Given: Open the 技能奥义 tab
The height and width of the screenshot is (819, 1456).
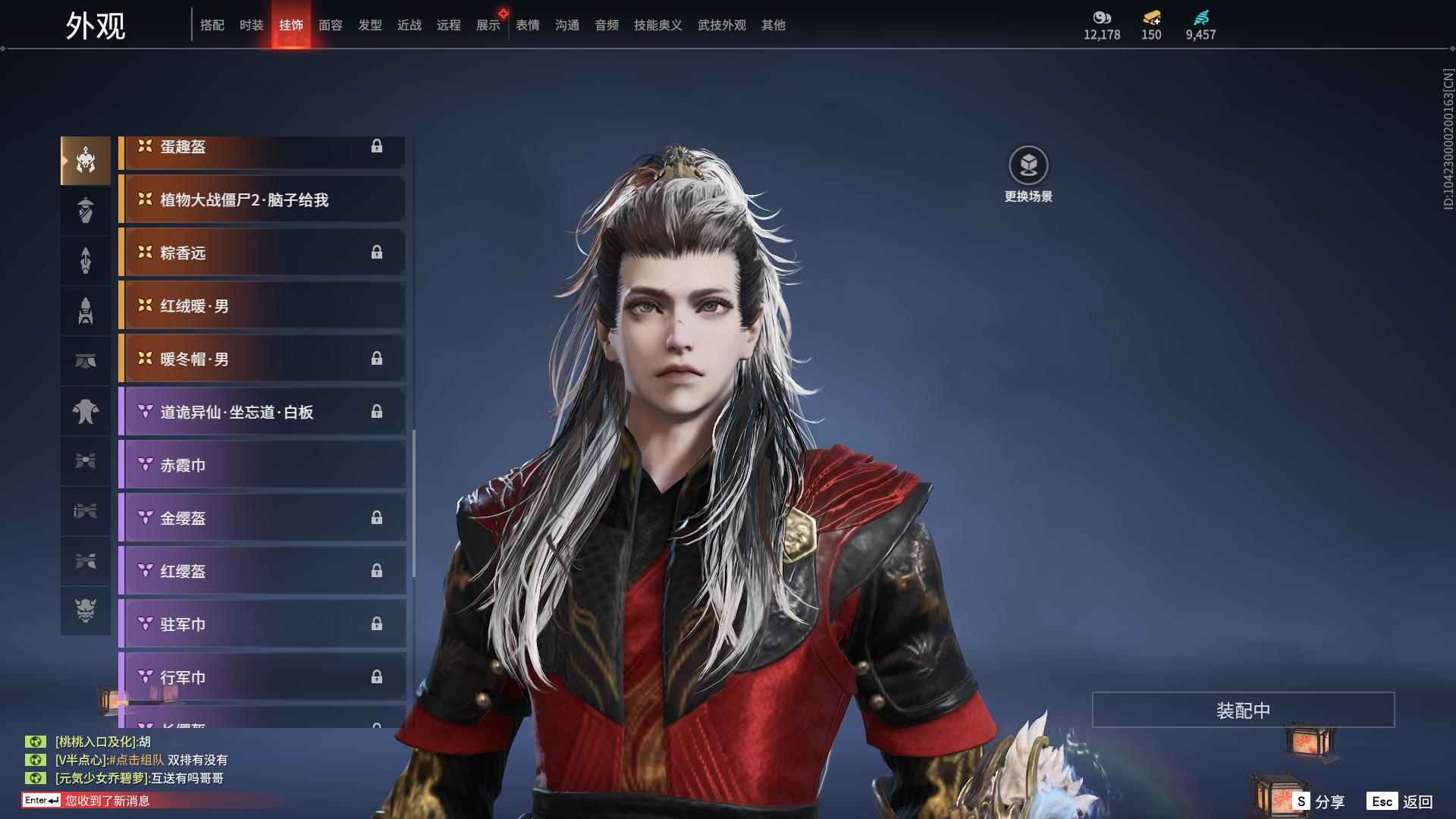Looking at the screenshot, I should (x=657, y=25).
